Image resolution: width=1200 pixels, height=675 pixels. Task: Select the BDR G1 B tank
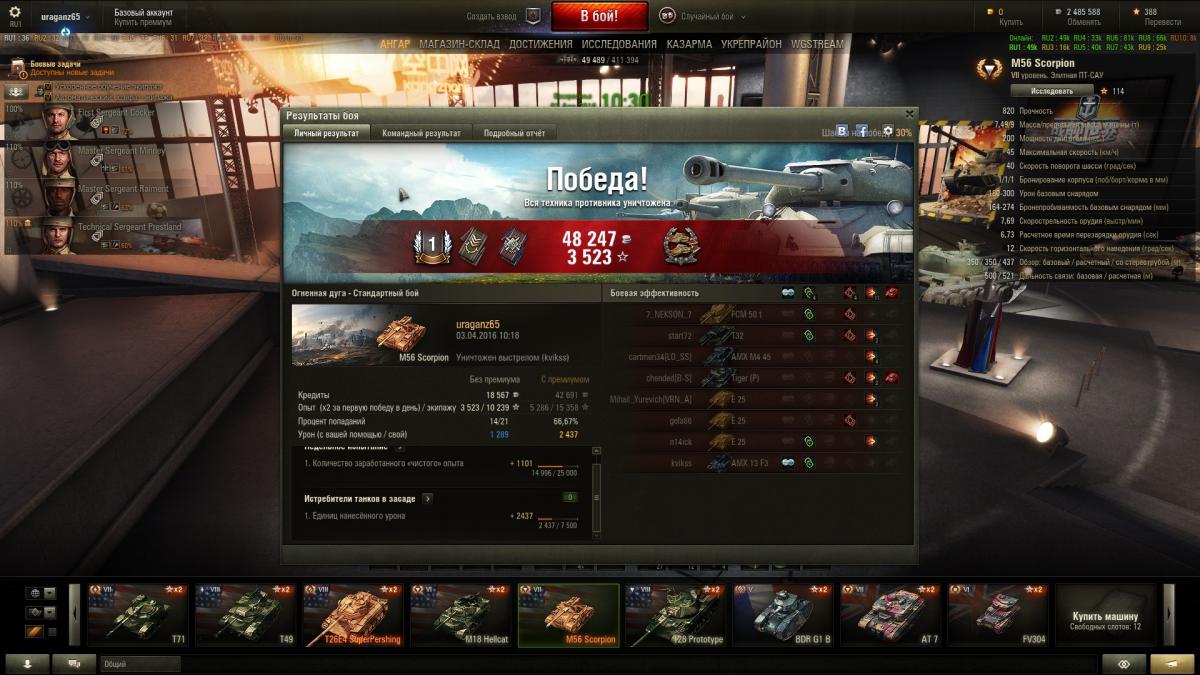[782, 614]
